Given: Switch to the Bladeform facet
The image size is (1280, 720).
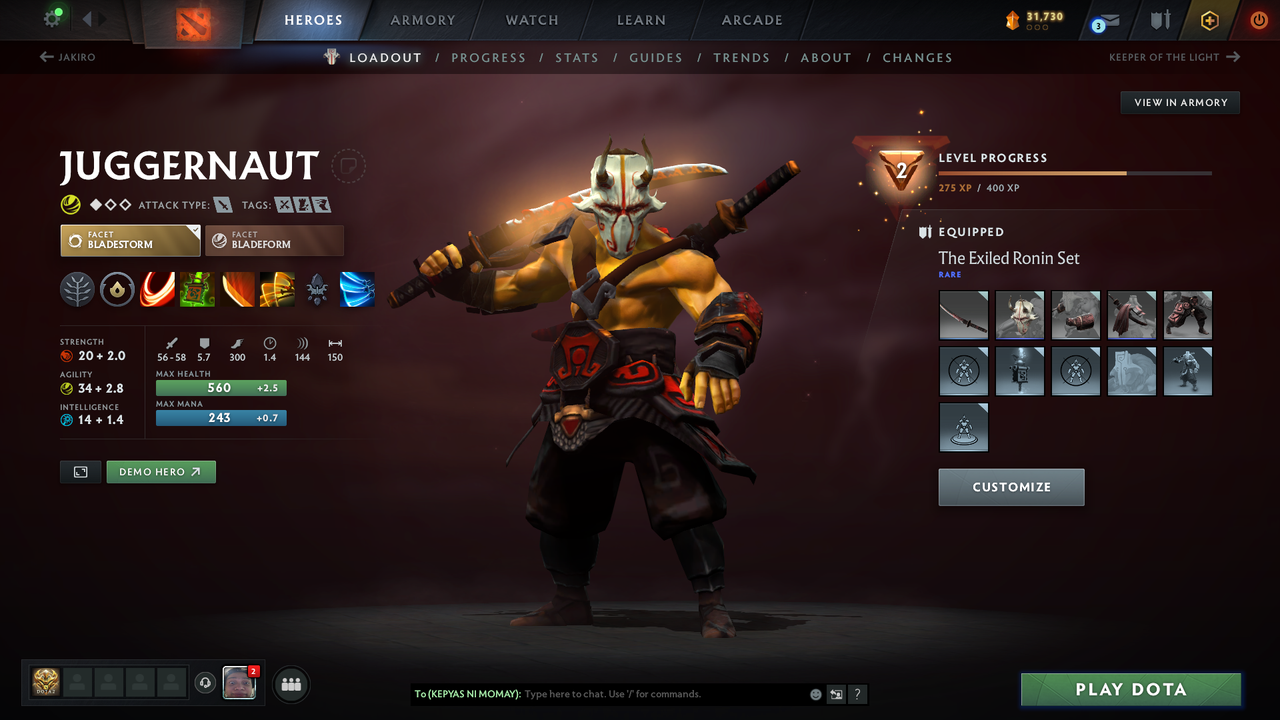Looking at the screenshot, I should (x=275, y=240).
